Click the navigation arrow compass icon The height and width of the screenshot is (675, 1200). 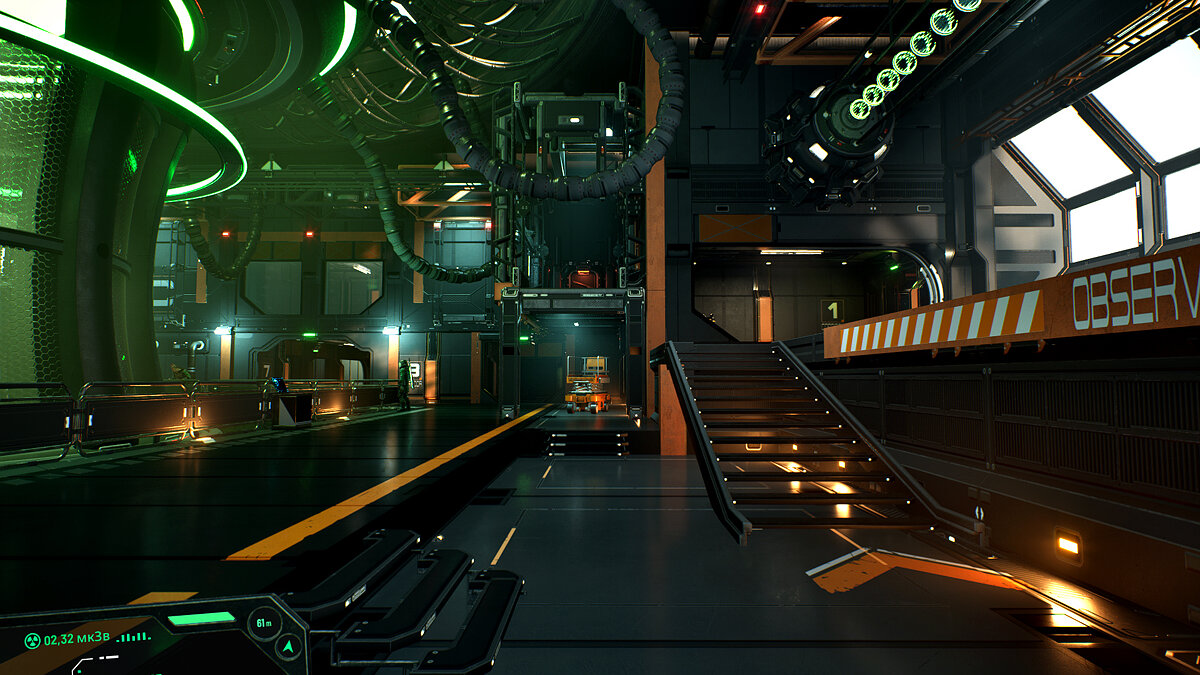[289, 648]
